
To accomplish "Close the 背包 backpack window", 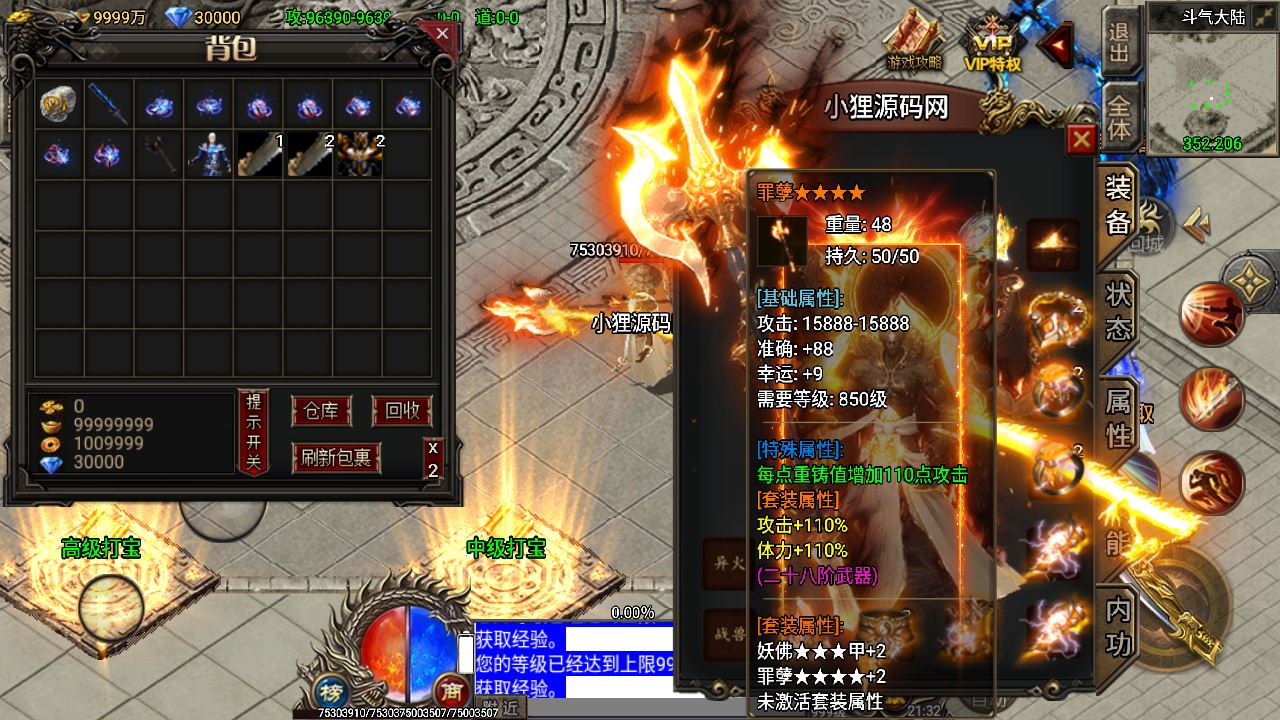I will point(441,35).
